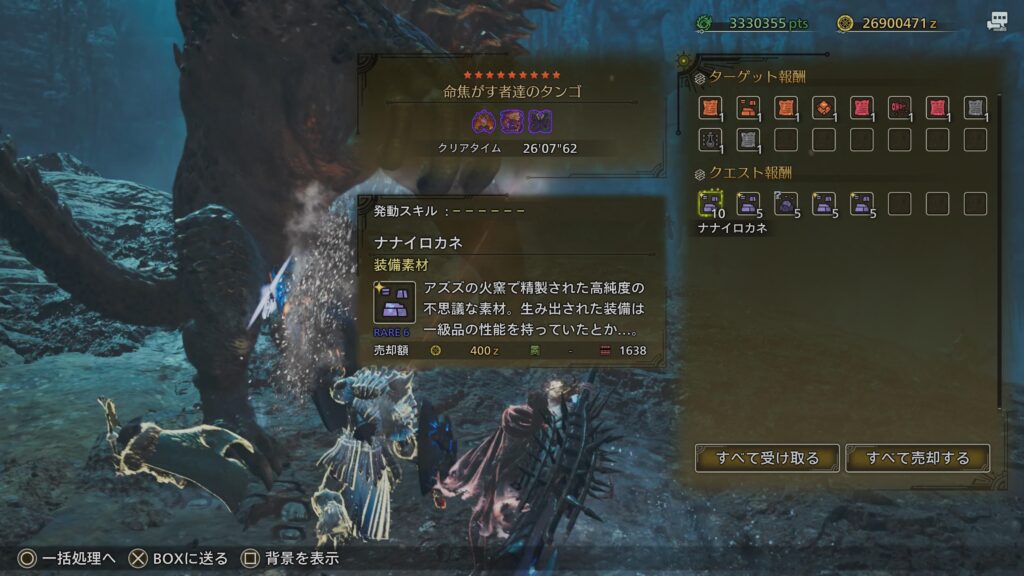Pick the question-mark purple ore reward slot
This screenshot has width=1024, height=576.
point(786,204)
